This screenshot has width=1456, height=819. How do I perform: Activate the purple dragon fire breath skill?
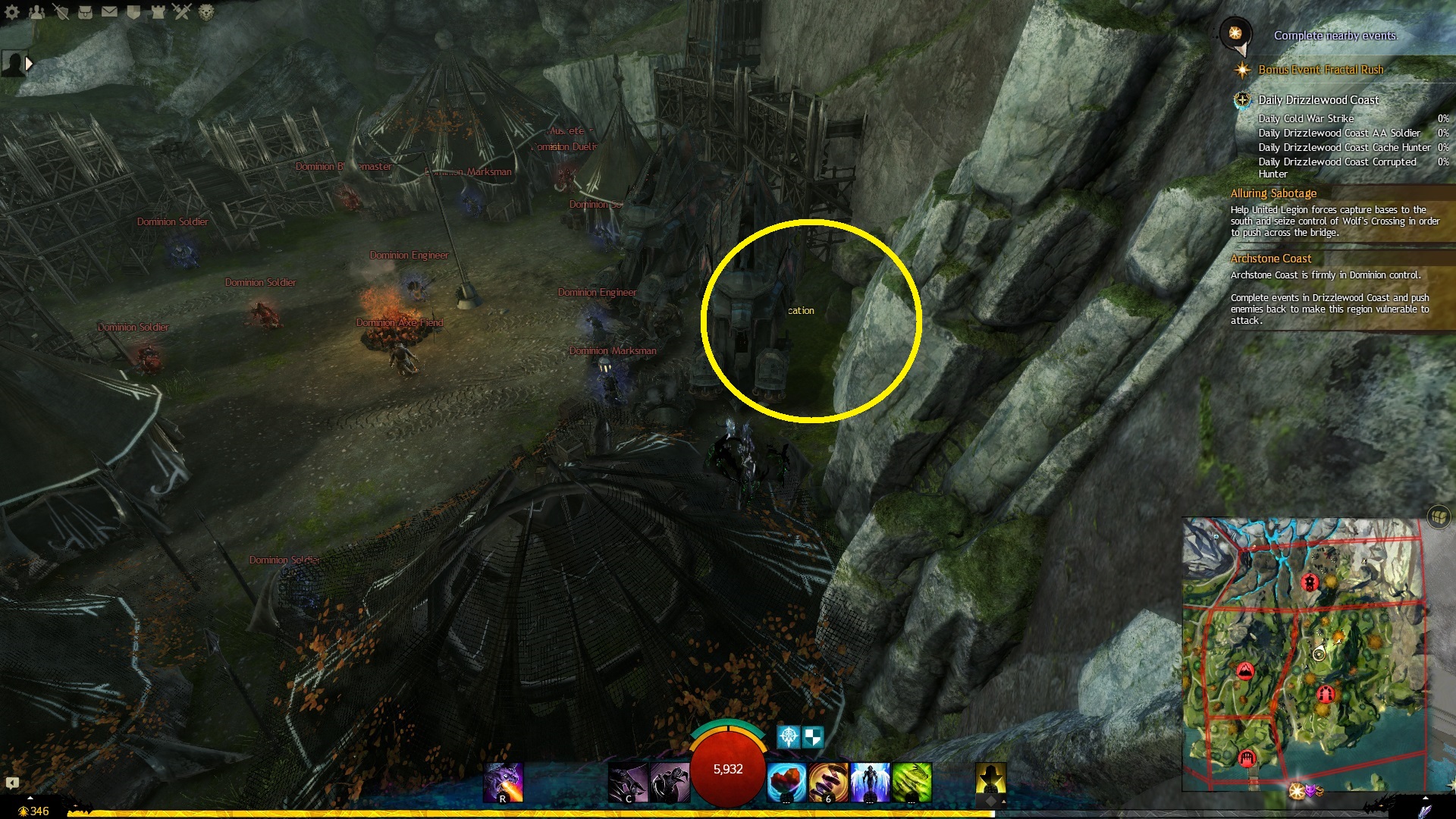(x=504, y=783)
